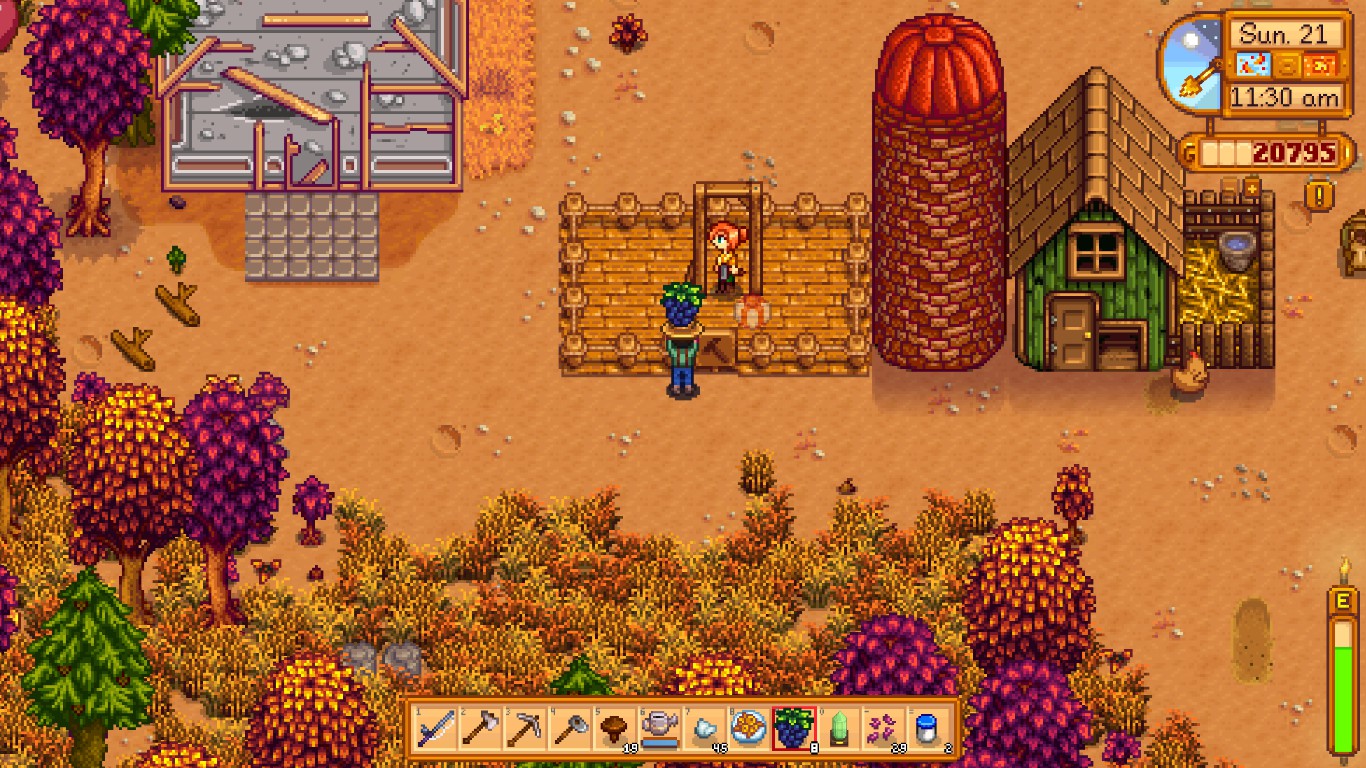
Task: Open the journal via the exclamation icon
Action: (1318, 196)
